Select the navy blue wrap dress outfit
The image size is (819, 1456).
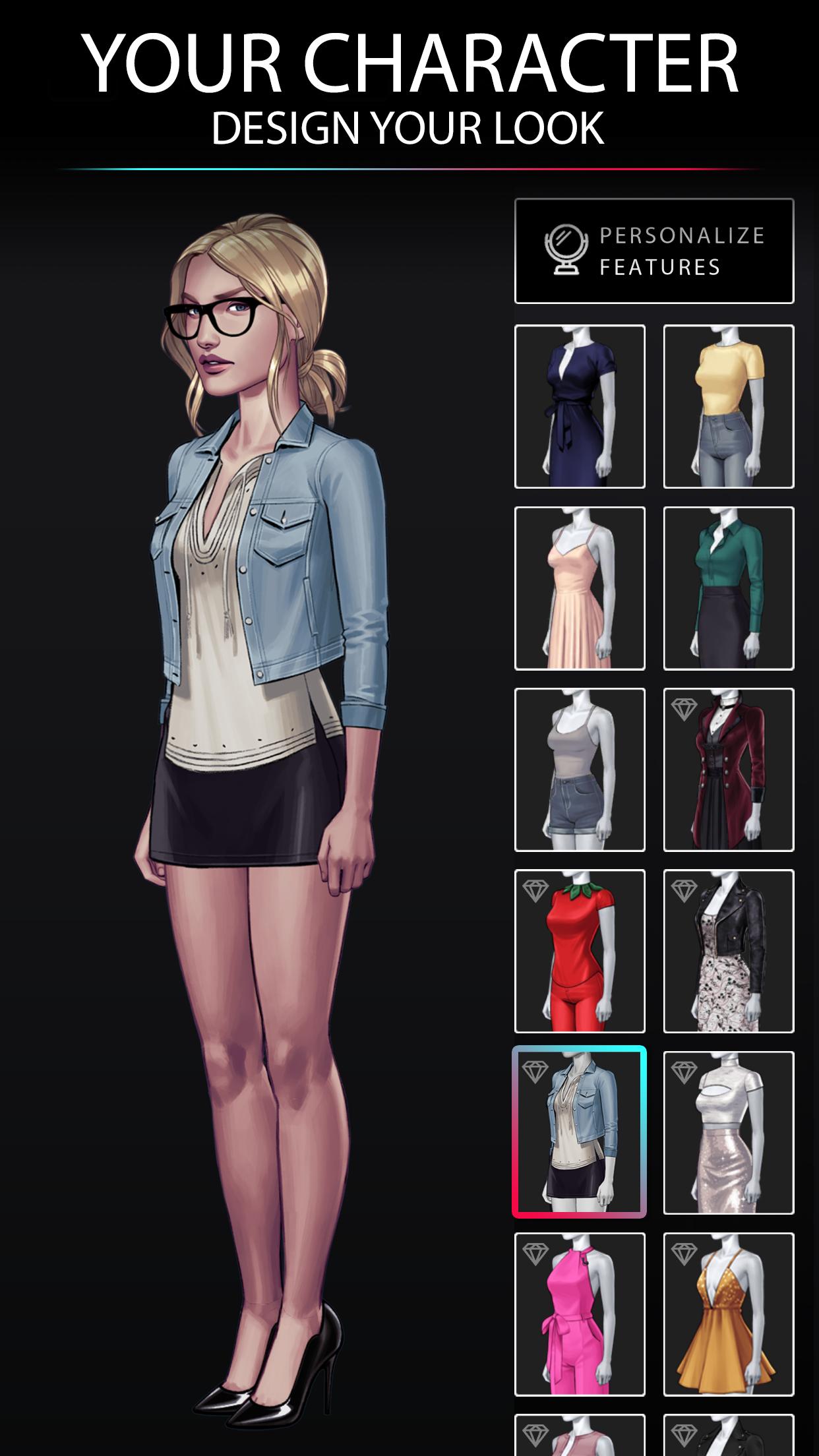[580, 406]
